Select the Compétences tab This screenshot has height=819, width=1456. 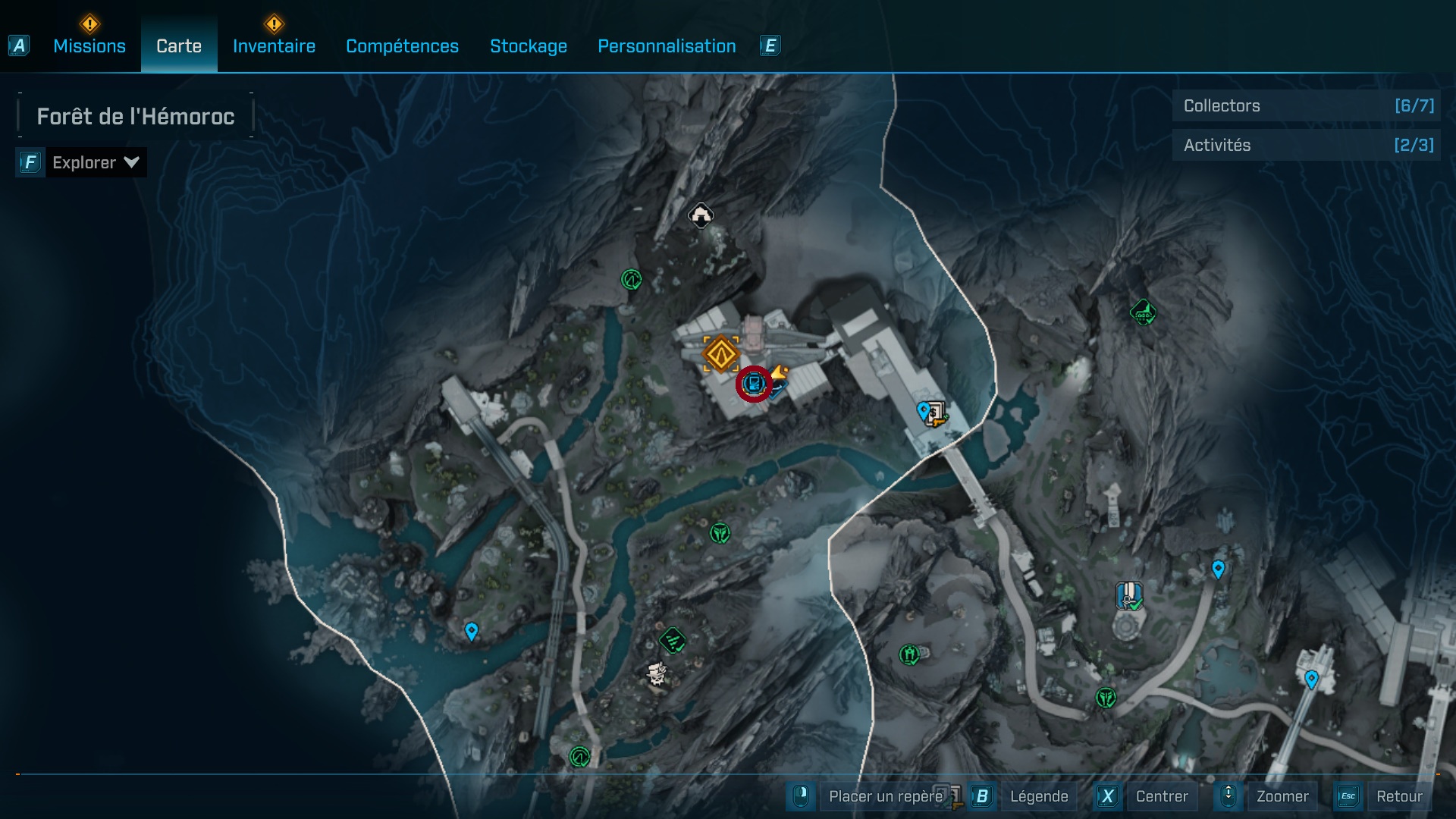coord(402,46)
